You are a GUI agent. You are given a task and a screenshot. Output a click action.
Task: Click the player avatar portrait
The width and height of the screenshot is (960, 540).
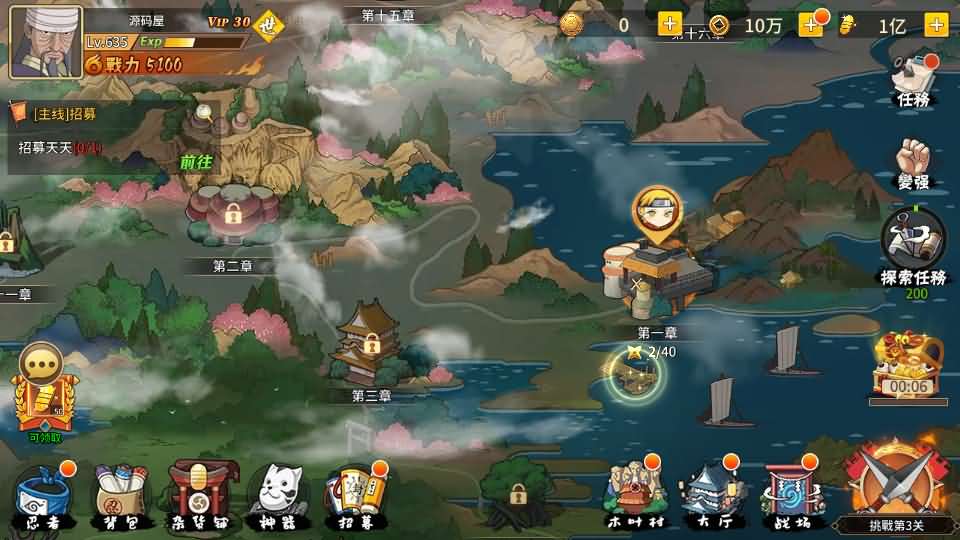(46, 40)
